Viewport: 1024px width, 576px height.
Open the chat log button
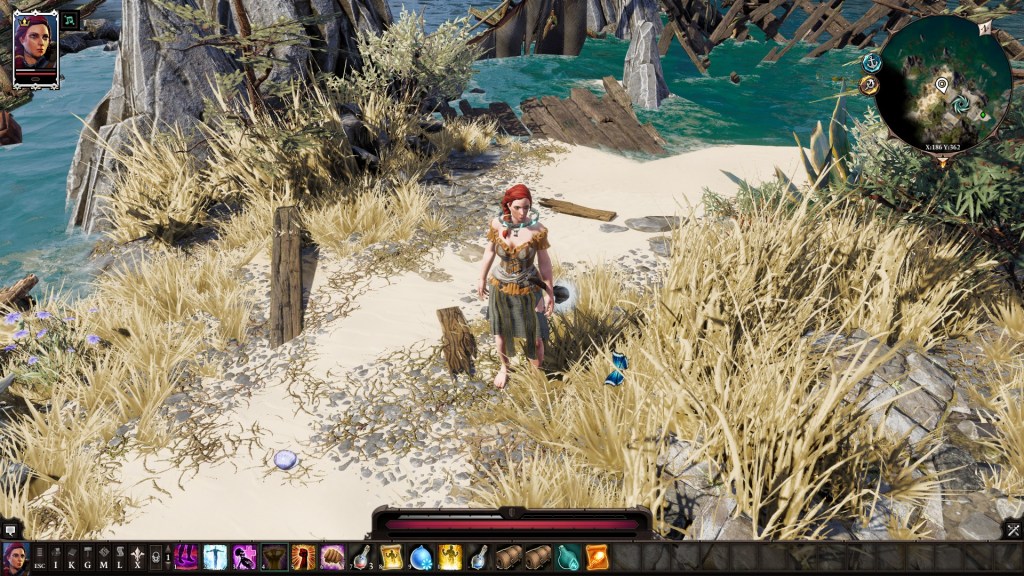[x=11, y=530]
